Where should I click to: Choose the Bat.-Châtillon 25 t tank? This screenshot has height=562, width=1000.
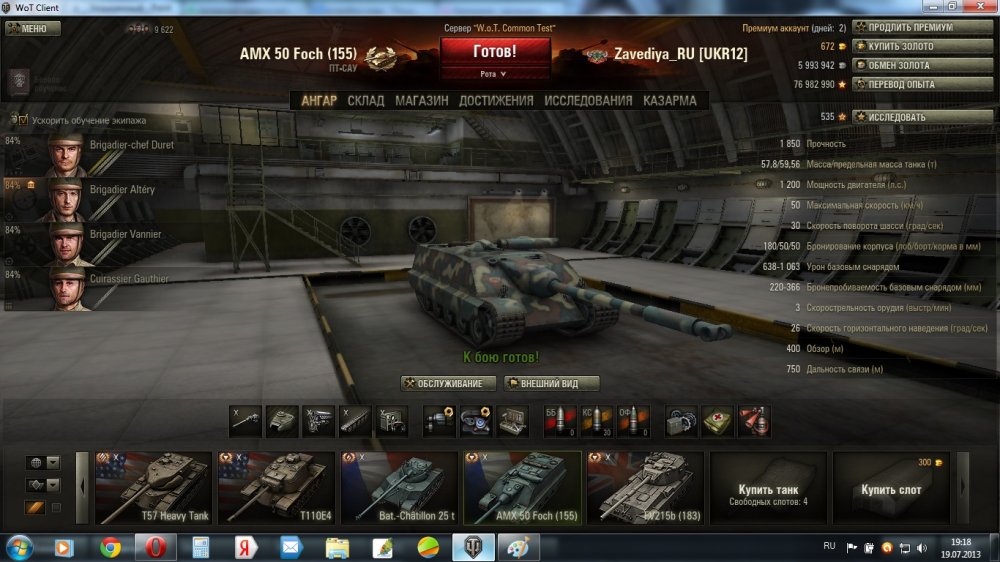click(x=399, y=487)
